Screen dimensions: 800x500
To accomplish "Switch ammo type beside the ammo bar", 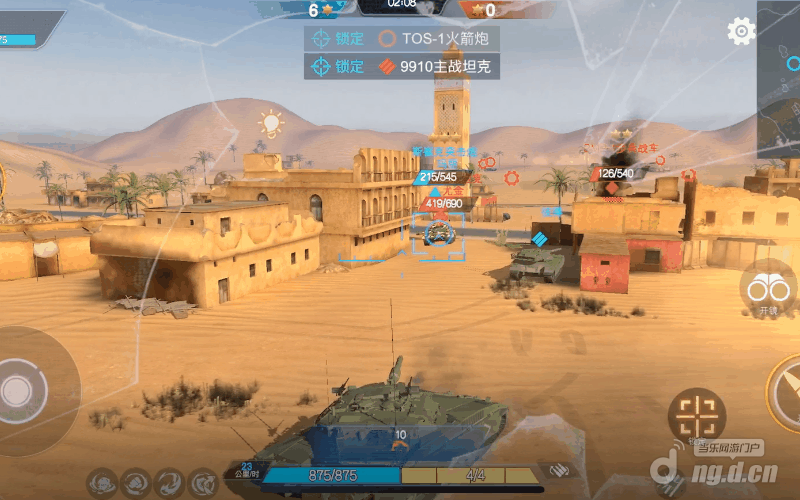I will [558, 471].
